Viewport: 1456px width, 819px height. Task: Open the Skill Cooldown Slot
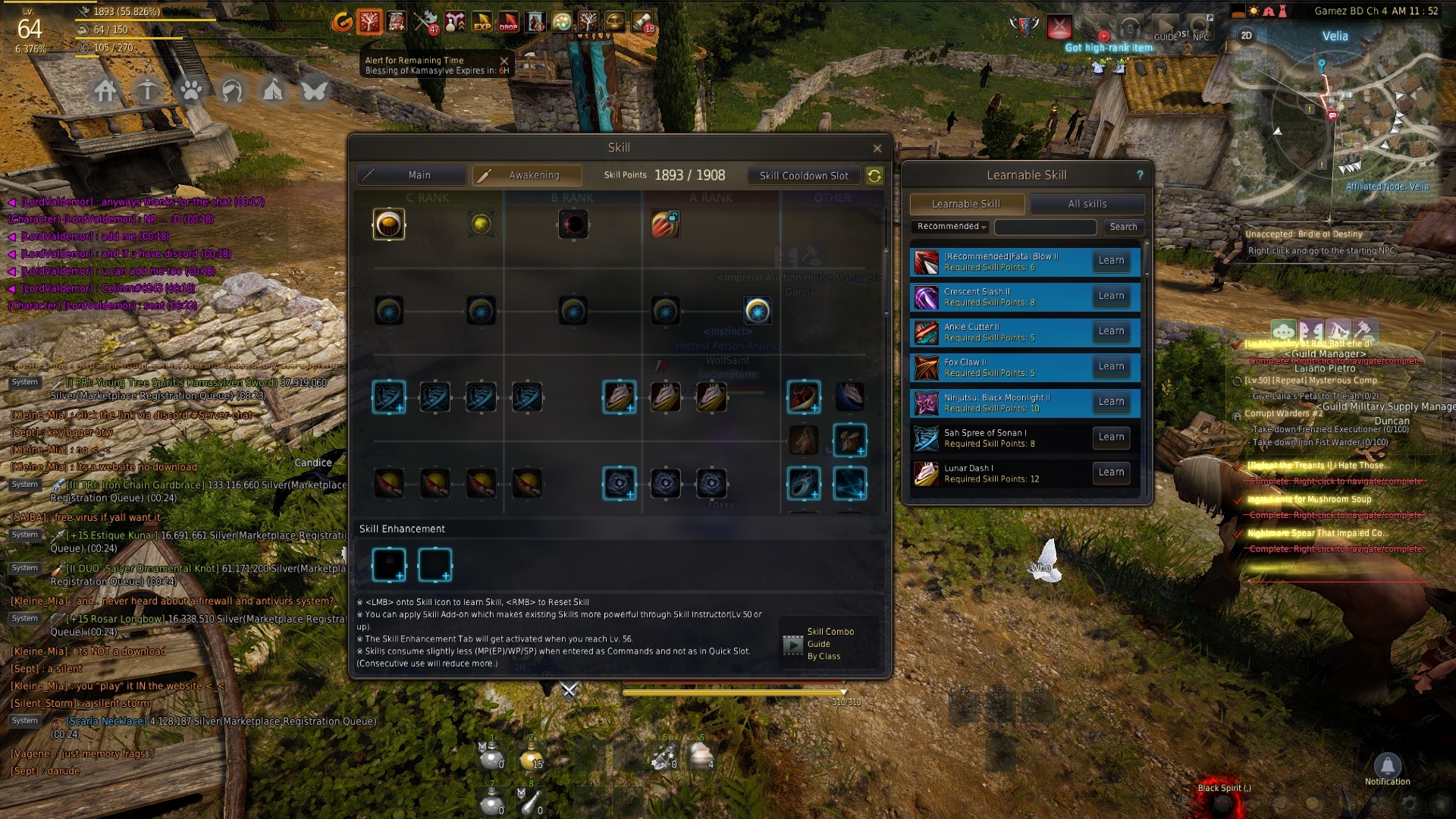(804, 176)
